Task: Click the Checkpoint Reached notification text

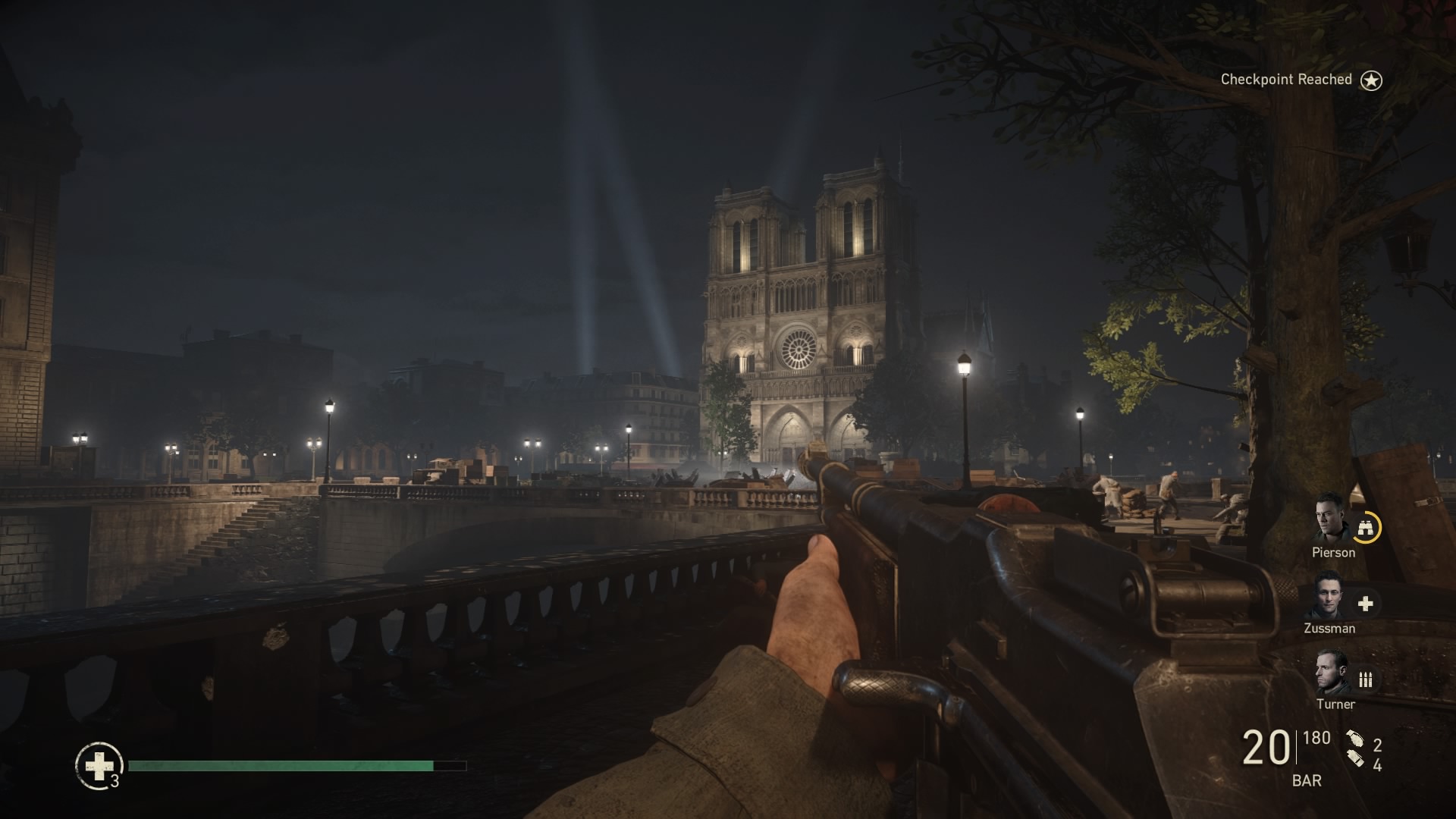Action: [x=1285, y=79]
